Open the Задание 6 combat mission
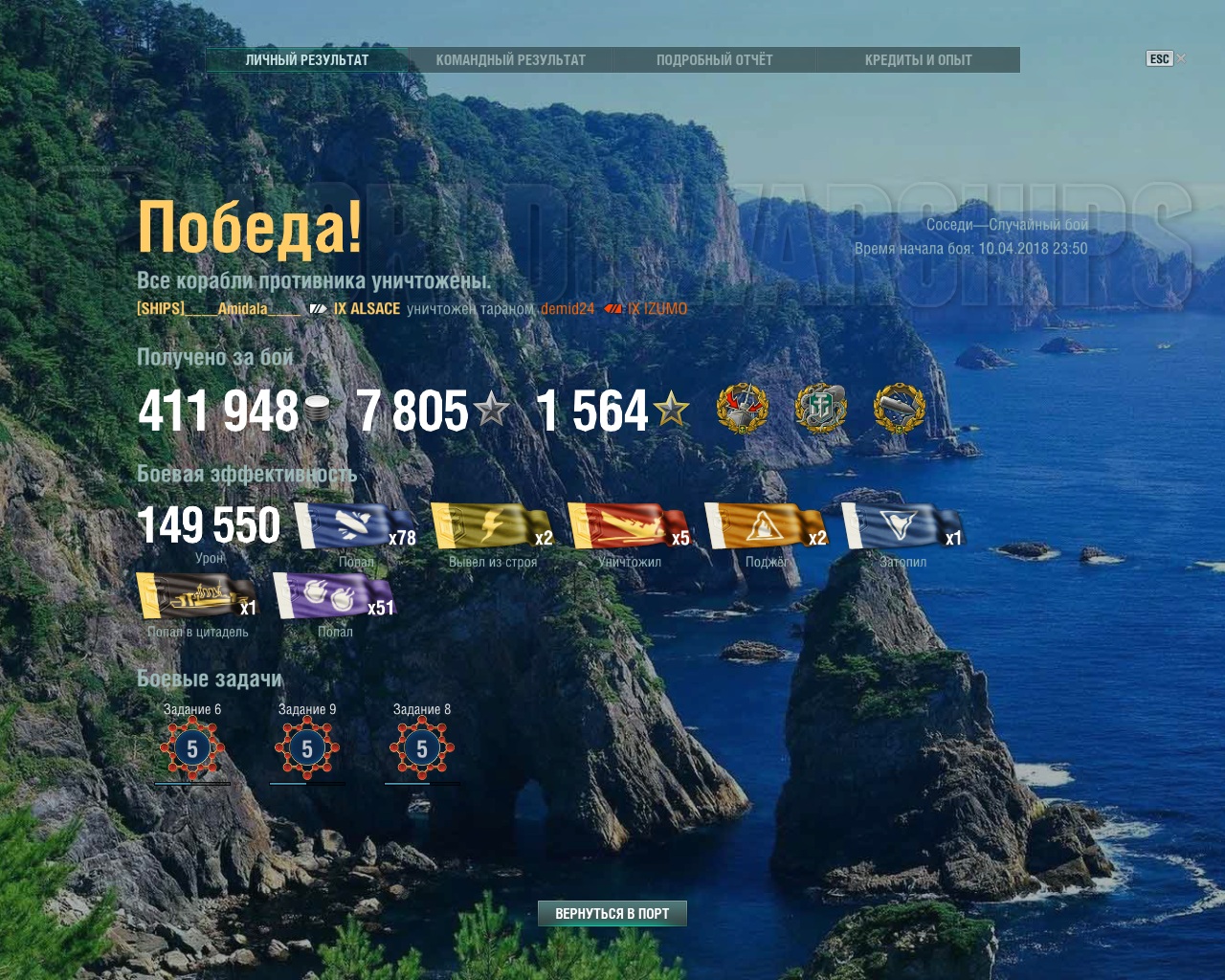The height and width of the screenshot is (980, 1225). point(192,747)
